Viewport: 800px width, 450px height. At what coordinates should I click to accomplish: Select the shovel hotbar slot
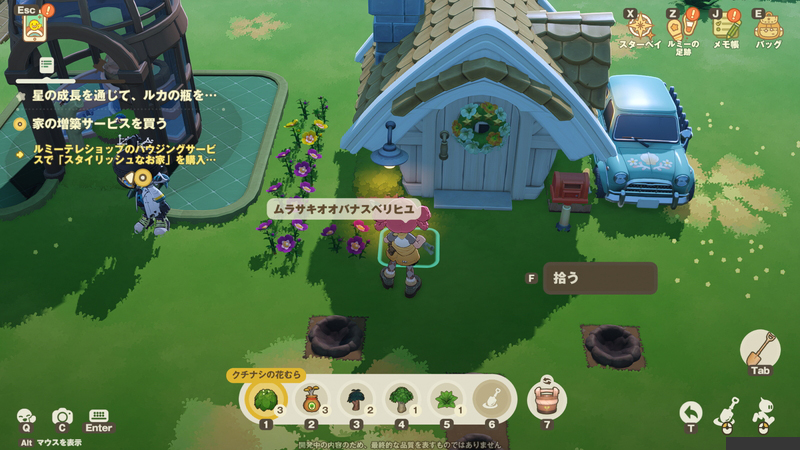click(490, 399)
